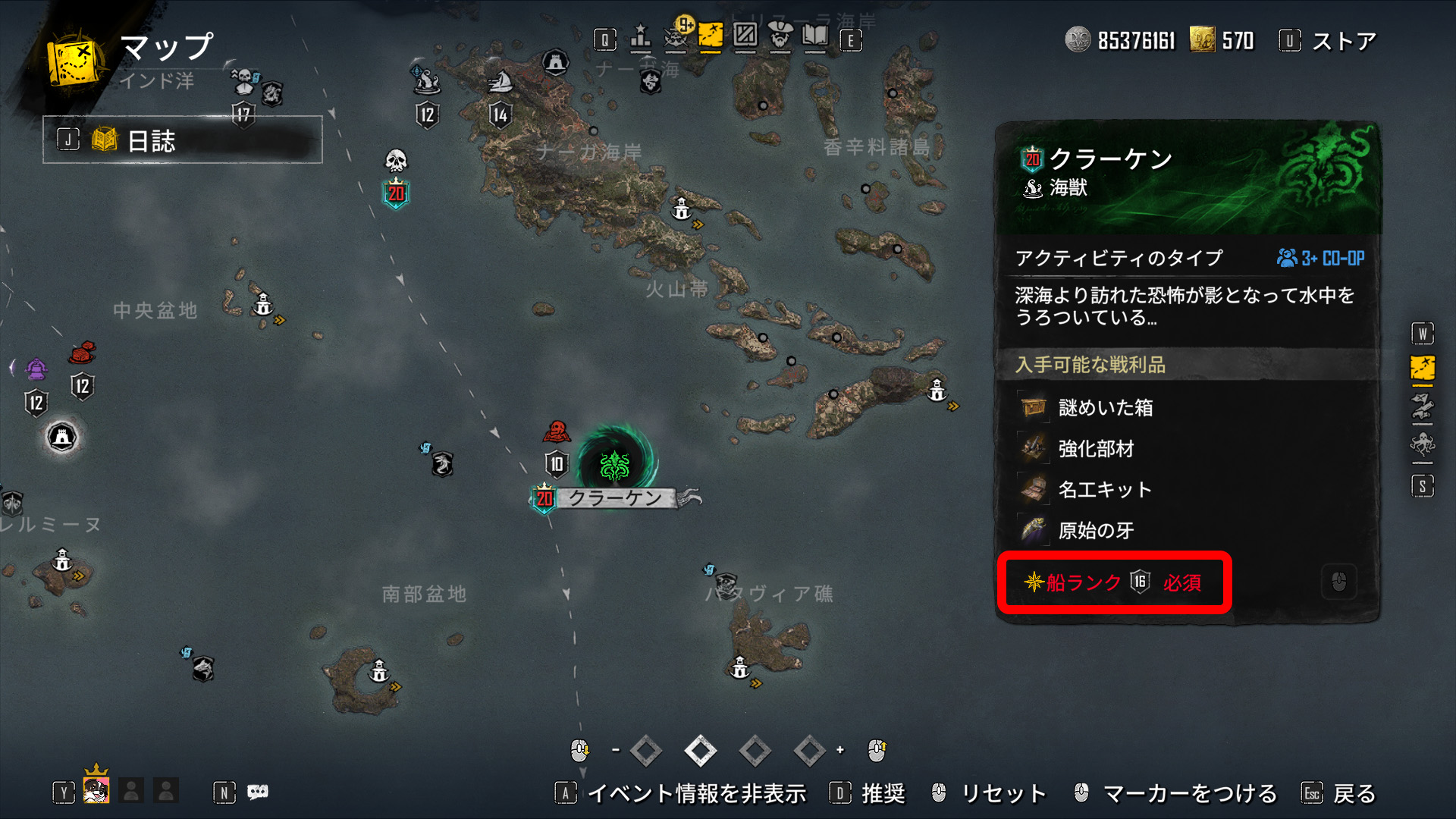Screen dimensions: 1456x819
Task: Switch to the open book tab
Action: point(815,36)
